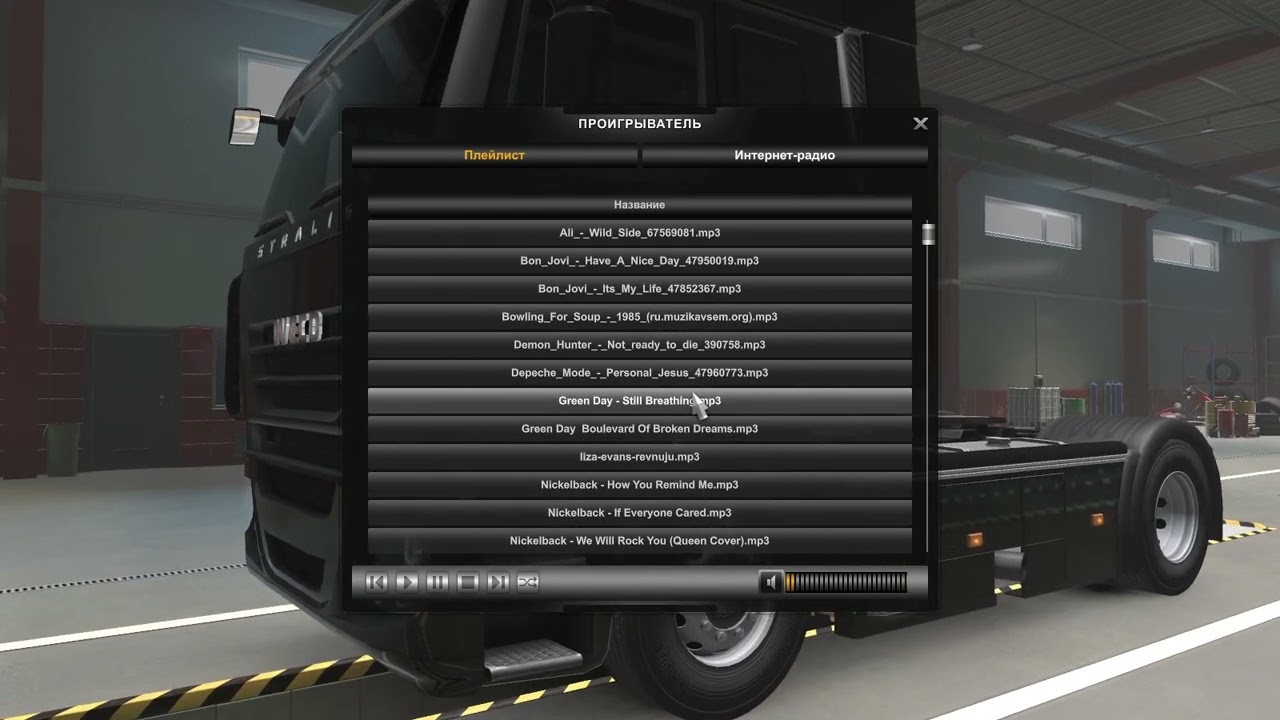The height and width of the screenshot is (720, 1280).
Task: Skip to the next track
Action: pyautogui.click(x=498, y=582)
